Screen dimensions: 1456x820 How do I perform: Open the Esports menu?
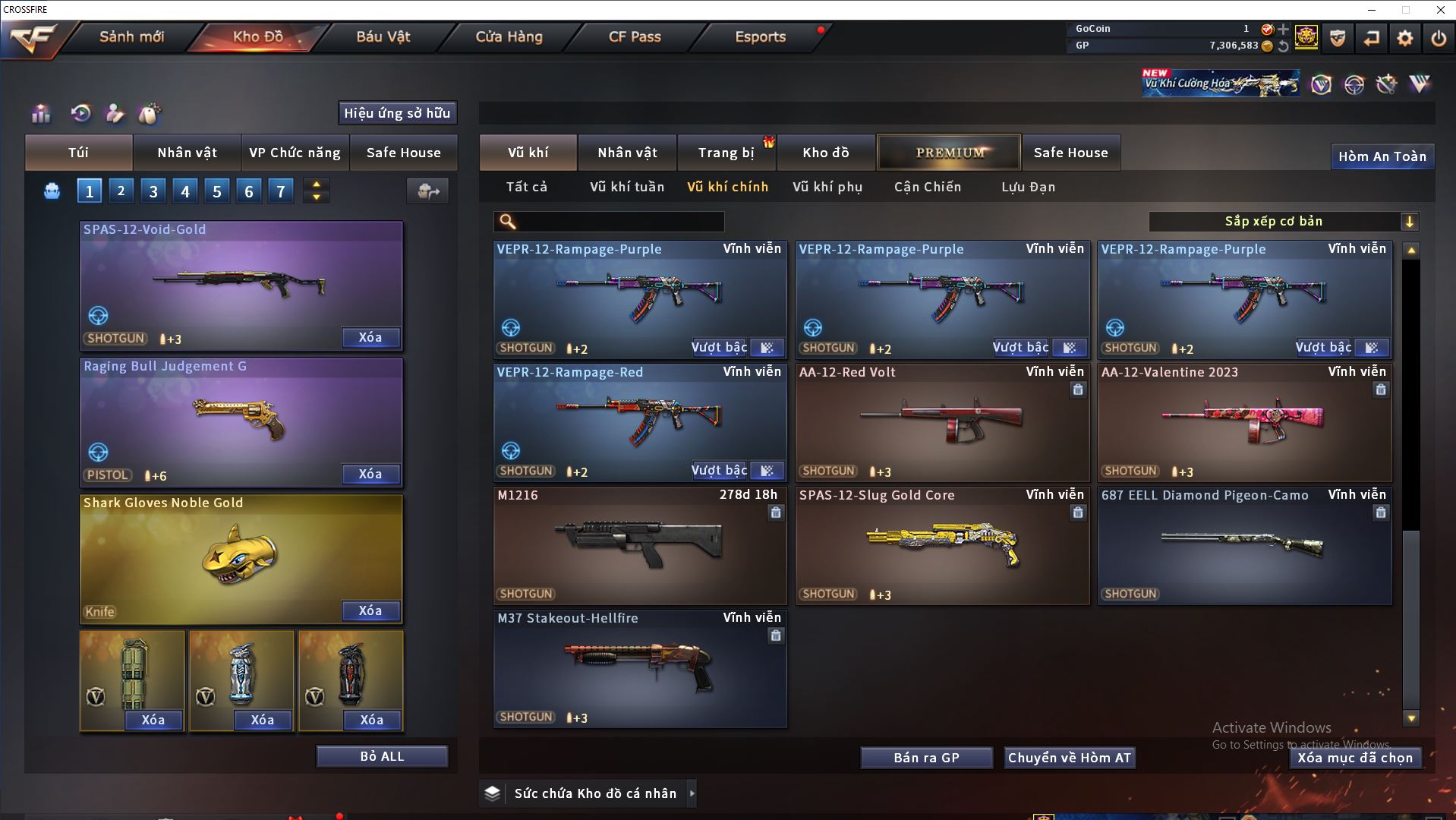[760, 36]
